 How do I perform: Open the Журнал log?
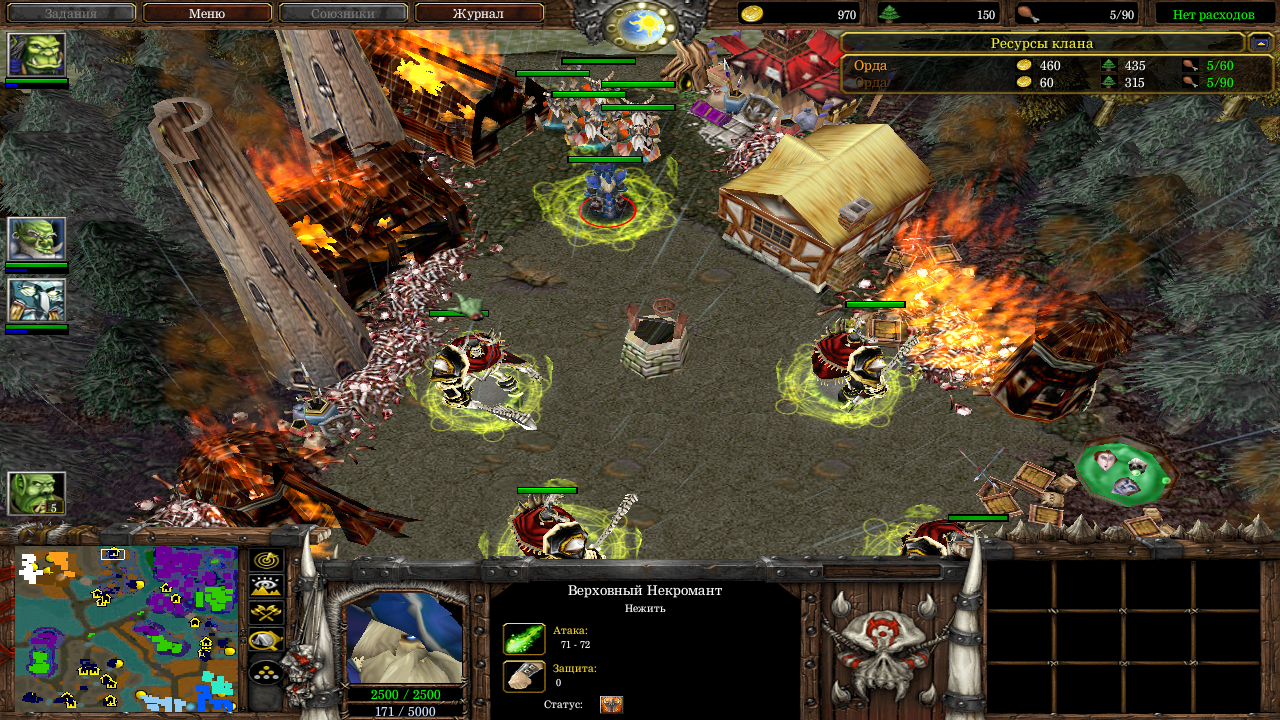[478, 13]
